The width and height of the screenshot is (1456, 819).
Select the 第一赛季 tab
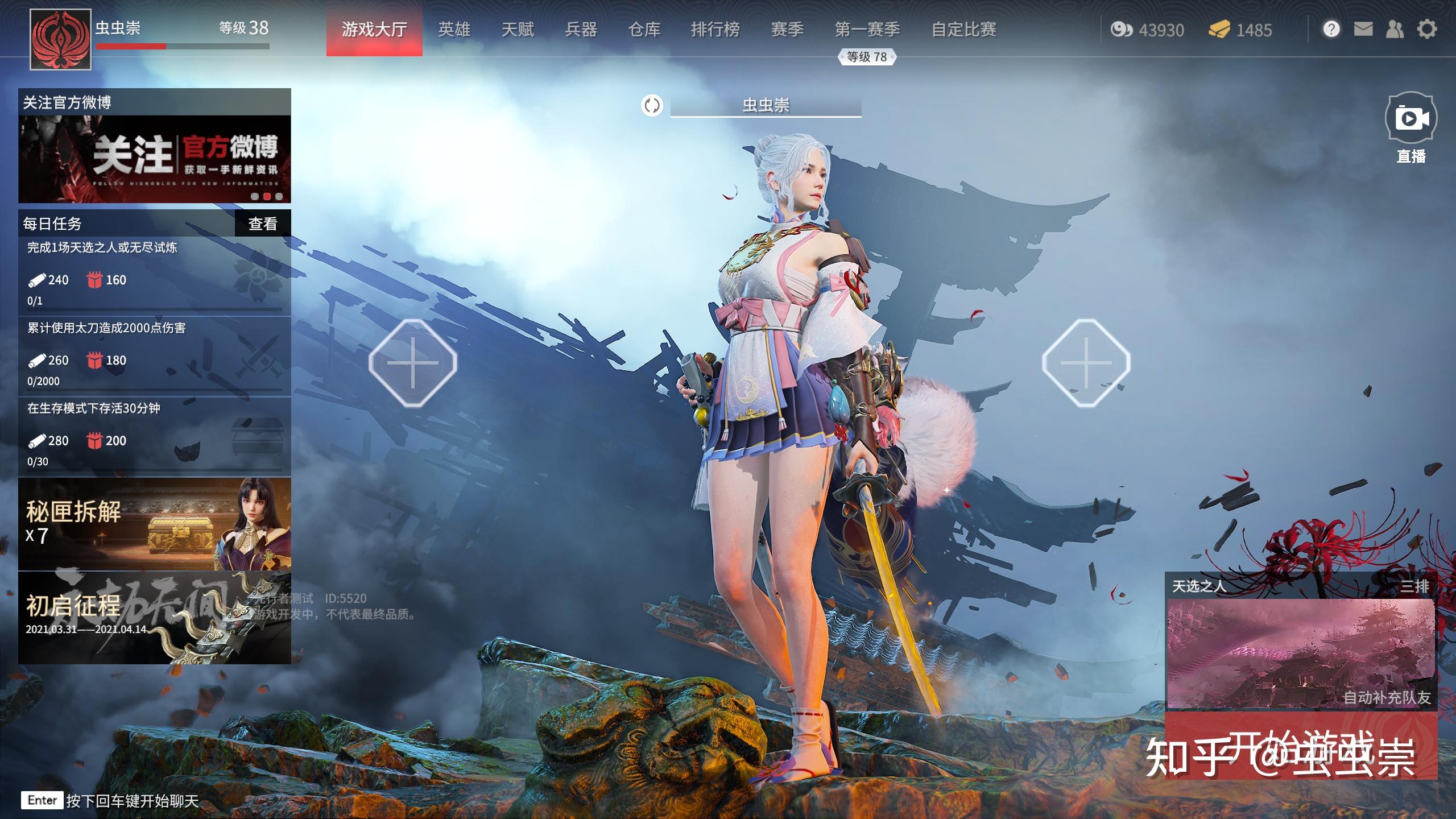tap(867, 29)
